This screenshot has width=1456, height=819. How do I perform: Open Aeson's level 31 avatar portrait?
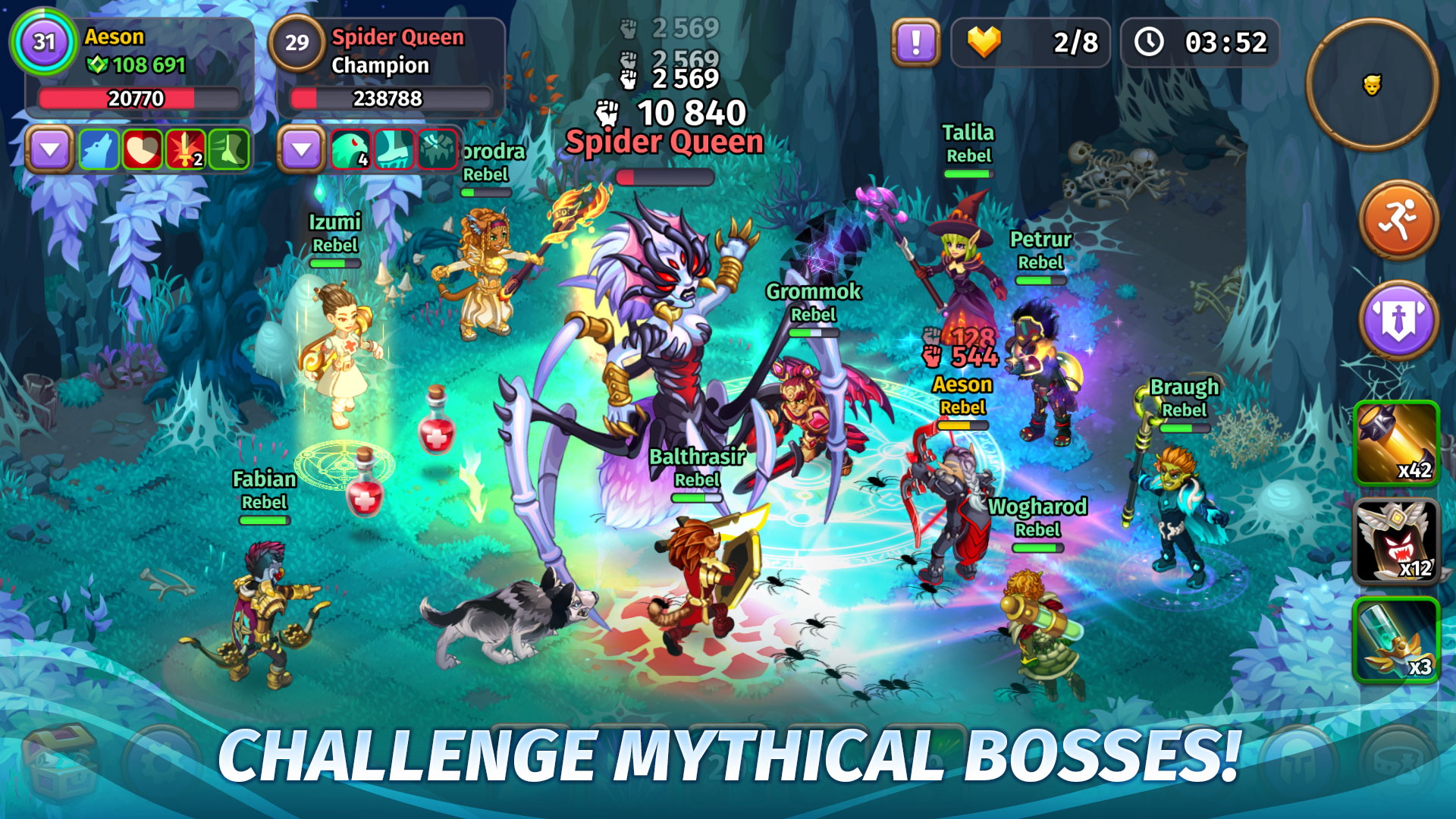[x=43, y=42]
